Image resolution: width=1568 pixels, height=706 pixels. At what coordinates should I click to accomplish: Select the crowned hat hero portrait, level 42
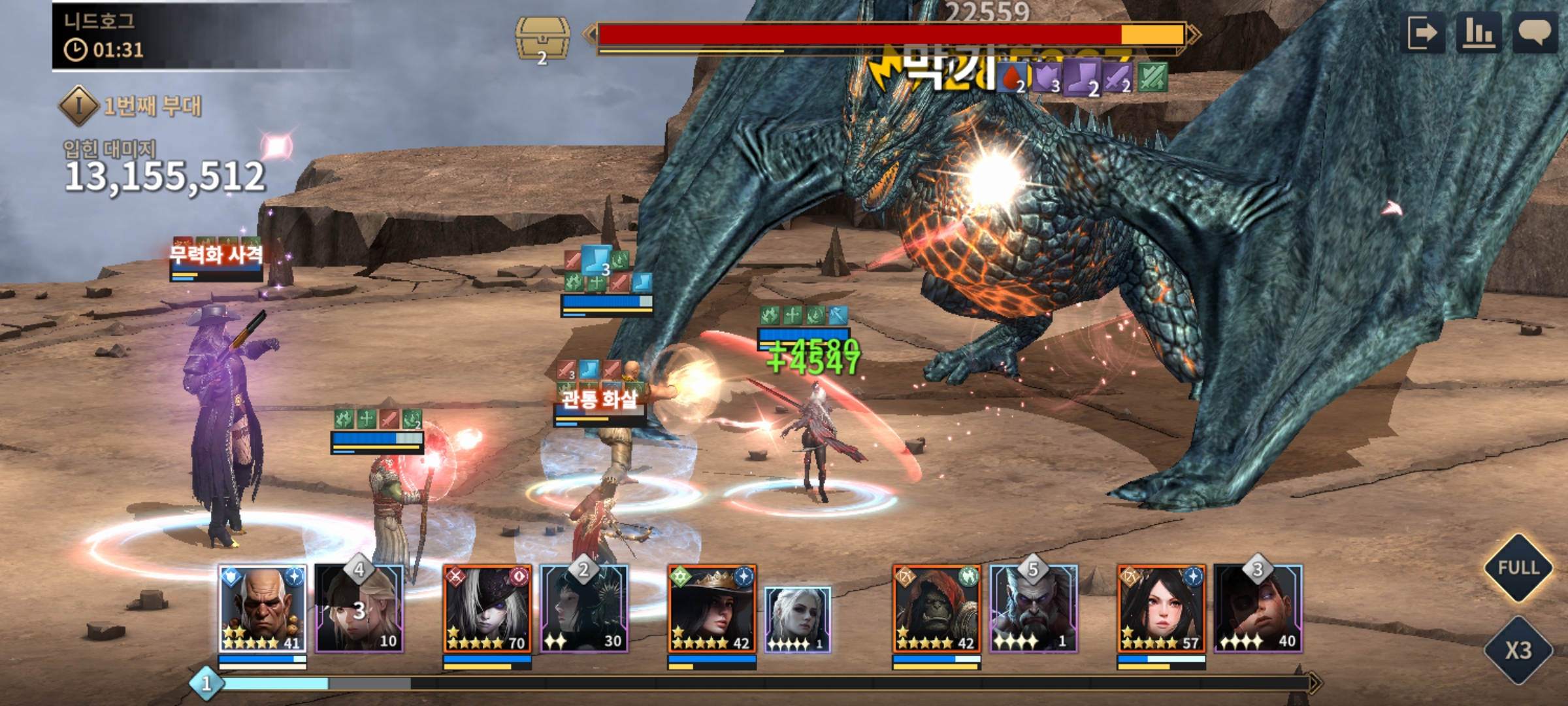tap(711, 609)
